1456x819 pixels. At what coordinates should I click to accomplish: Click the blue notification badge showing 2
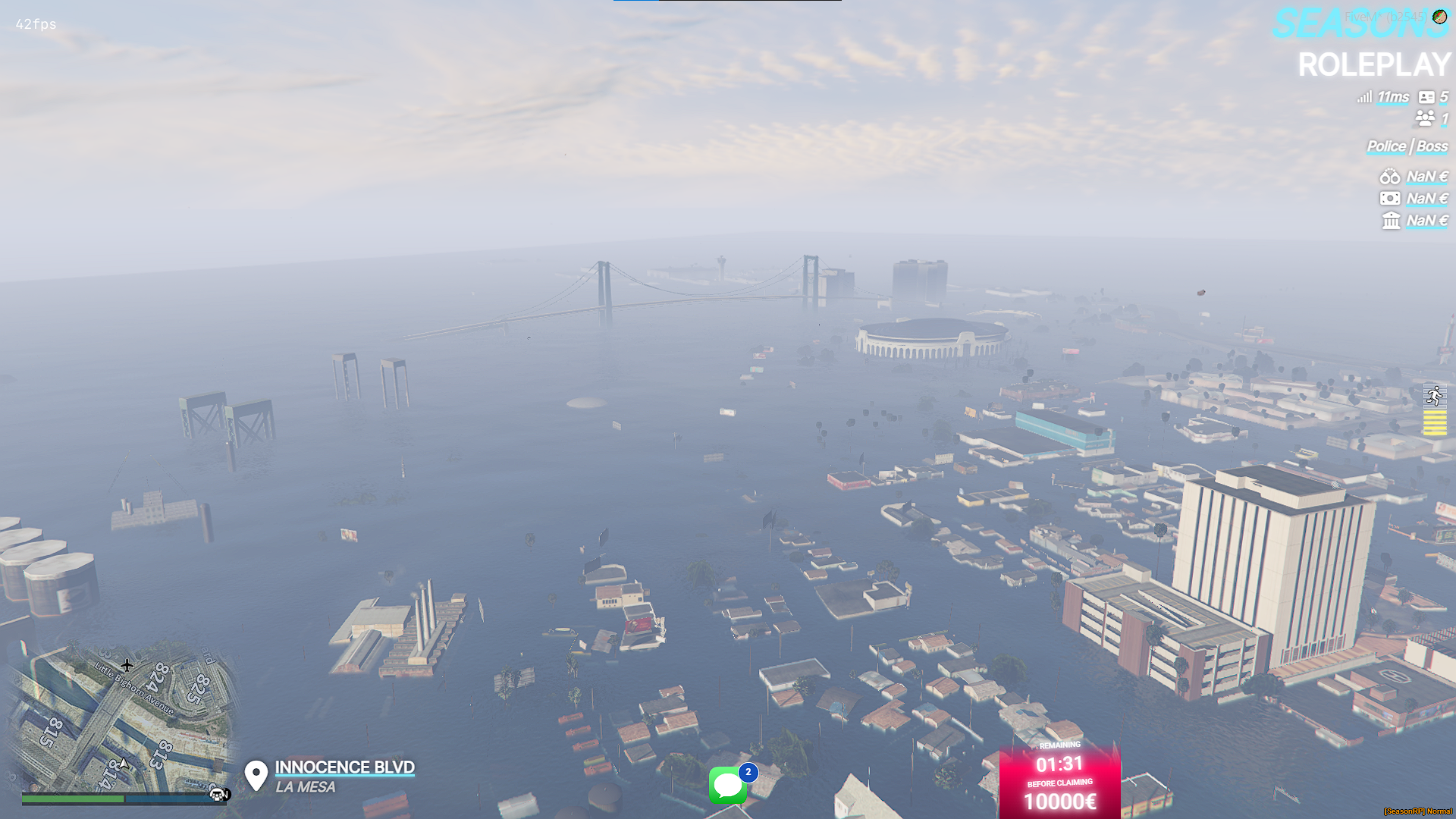pyautogui.click(x=748, y=772)
